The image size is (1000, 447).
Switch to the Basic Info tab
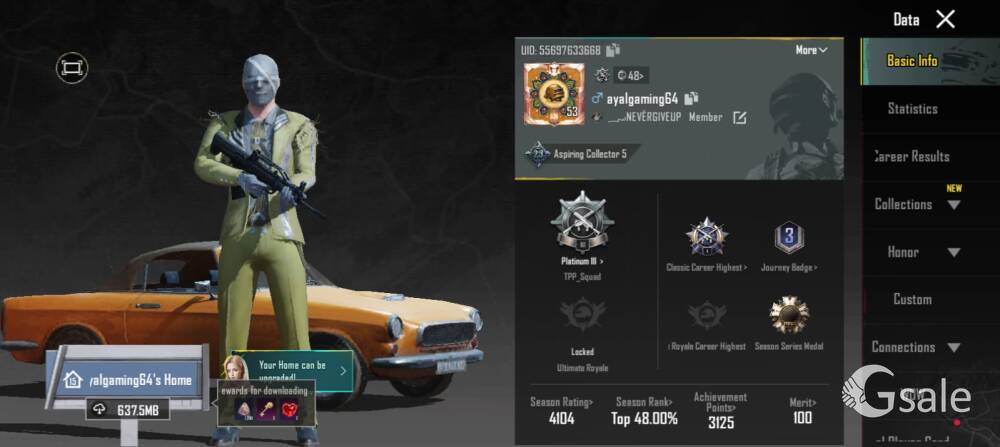912,61
